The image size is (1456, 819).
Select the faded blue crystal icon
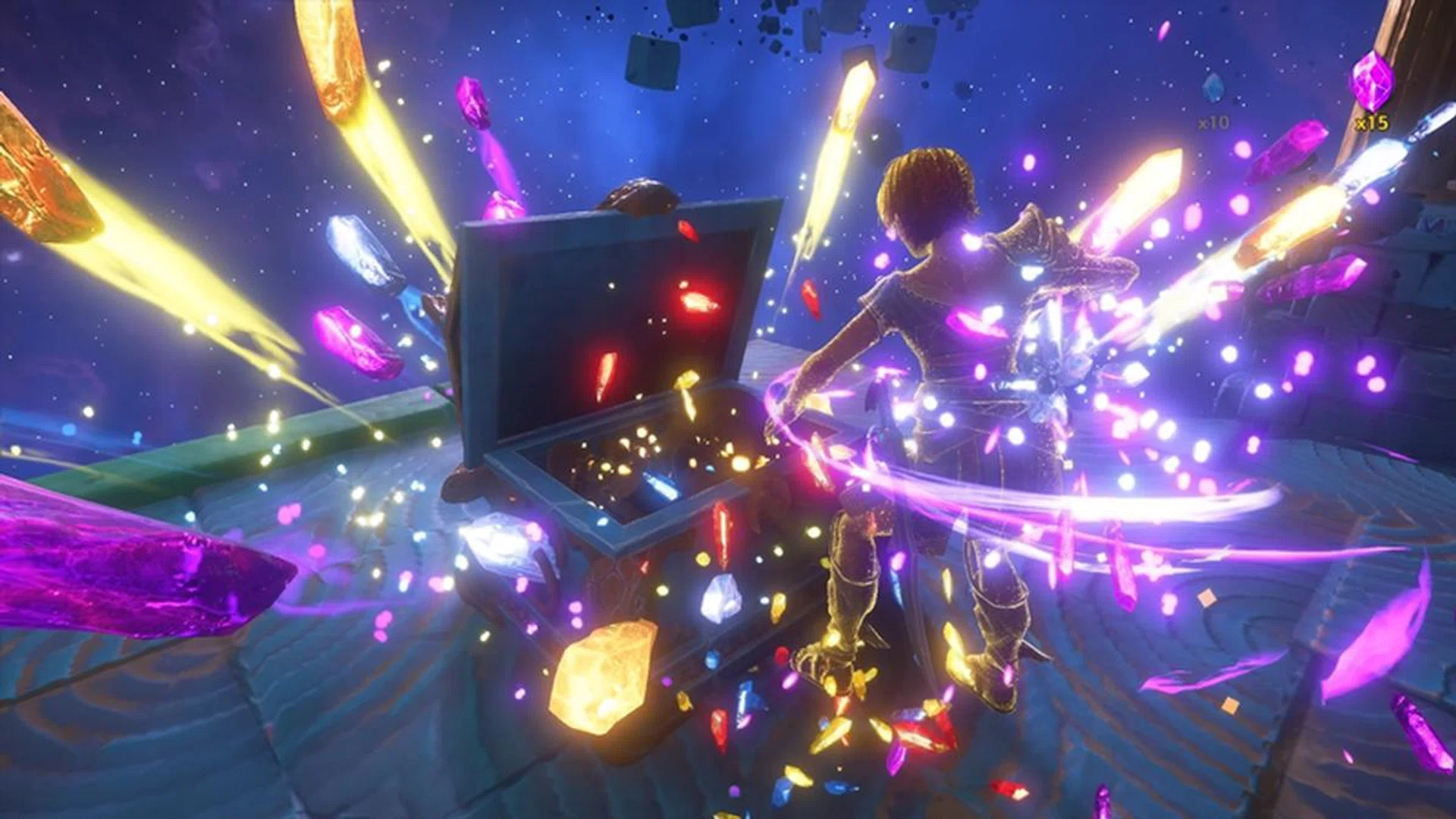[x=1213, y=89]
